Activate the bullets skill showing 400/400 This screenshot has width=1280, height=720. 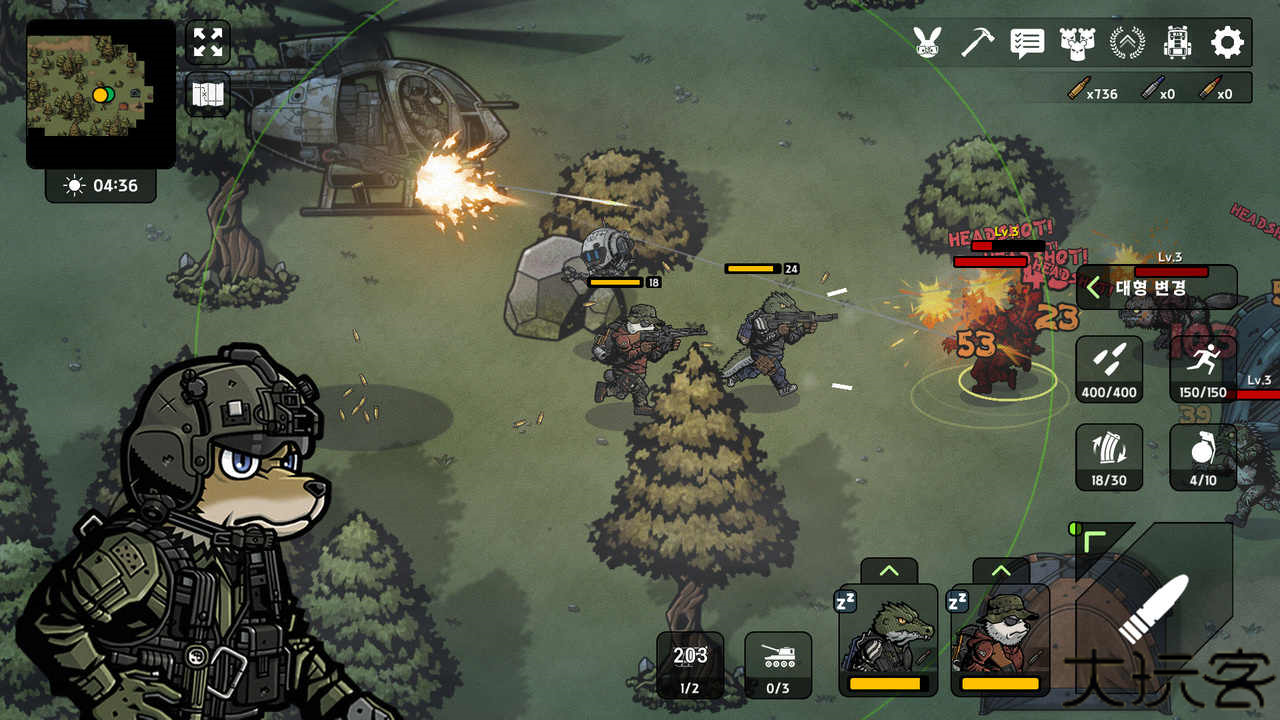(x=1109, y=369)
